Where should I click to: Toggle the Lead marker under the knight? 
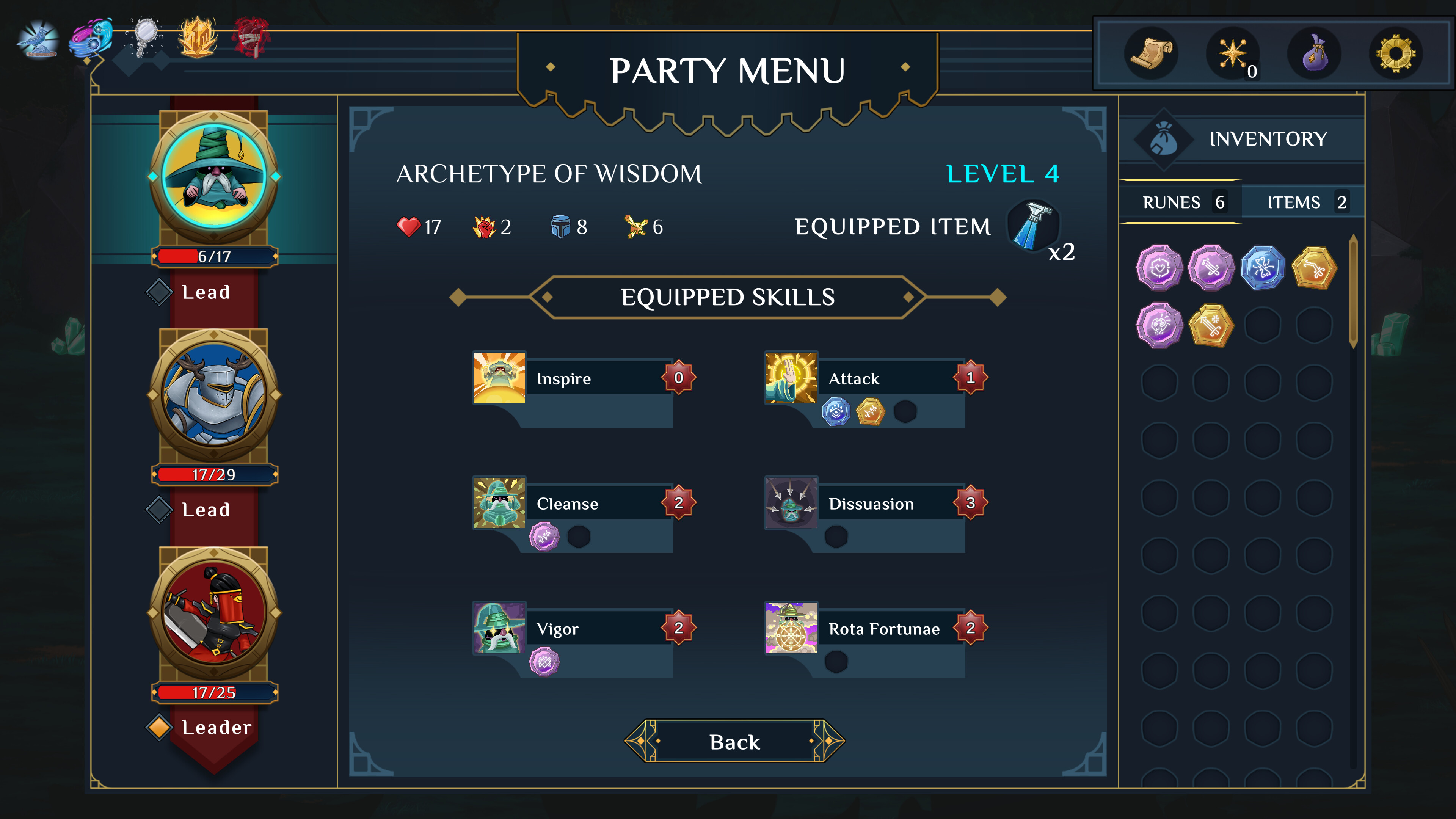tap(160, 509)
